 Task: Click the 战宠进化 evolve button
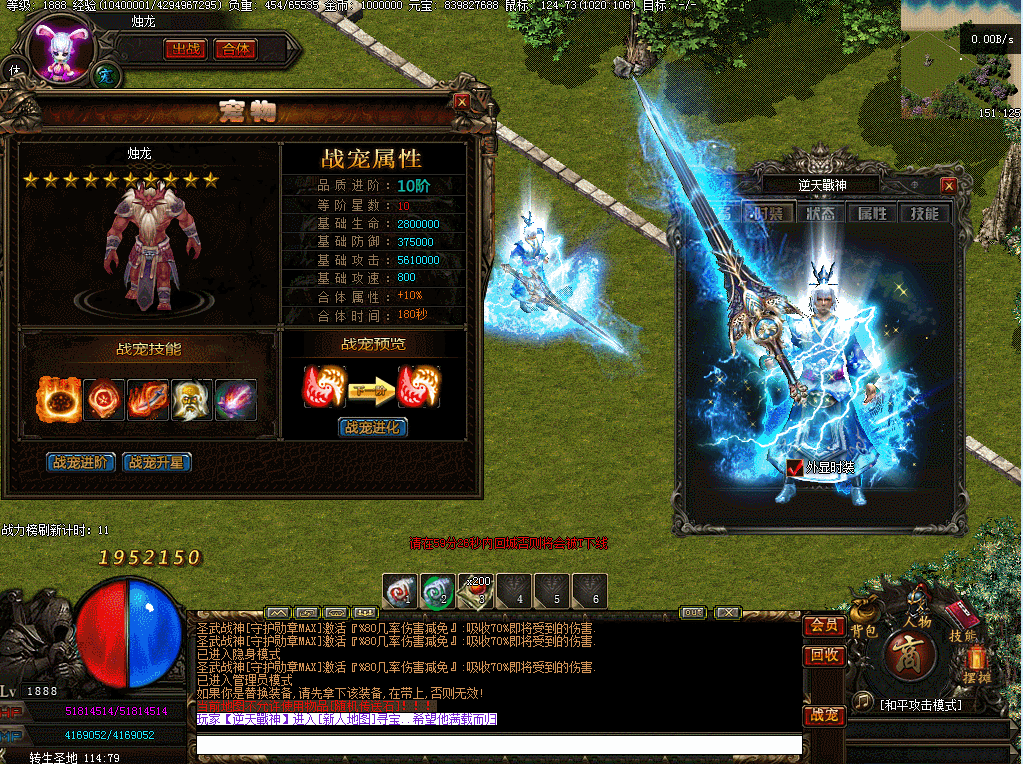(374, 428)
